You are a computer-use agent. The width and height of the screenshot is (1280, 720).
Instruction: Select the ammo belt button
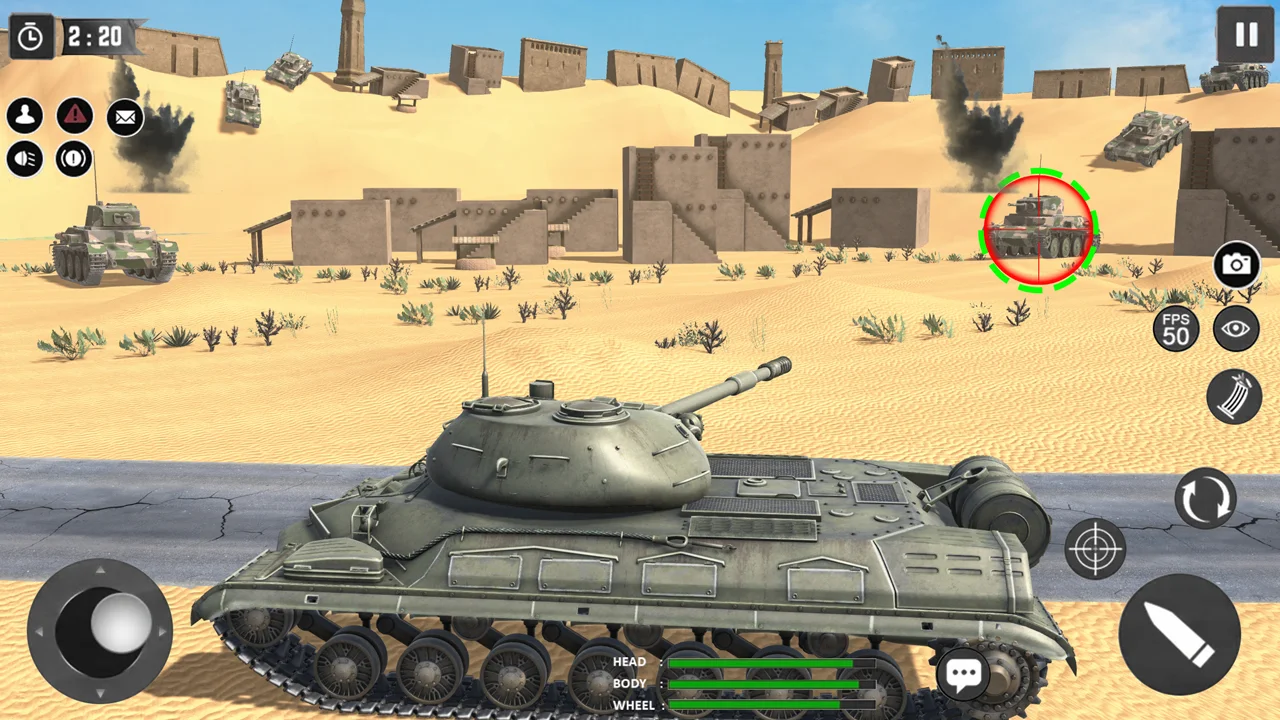coord(1234,396)
